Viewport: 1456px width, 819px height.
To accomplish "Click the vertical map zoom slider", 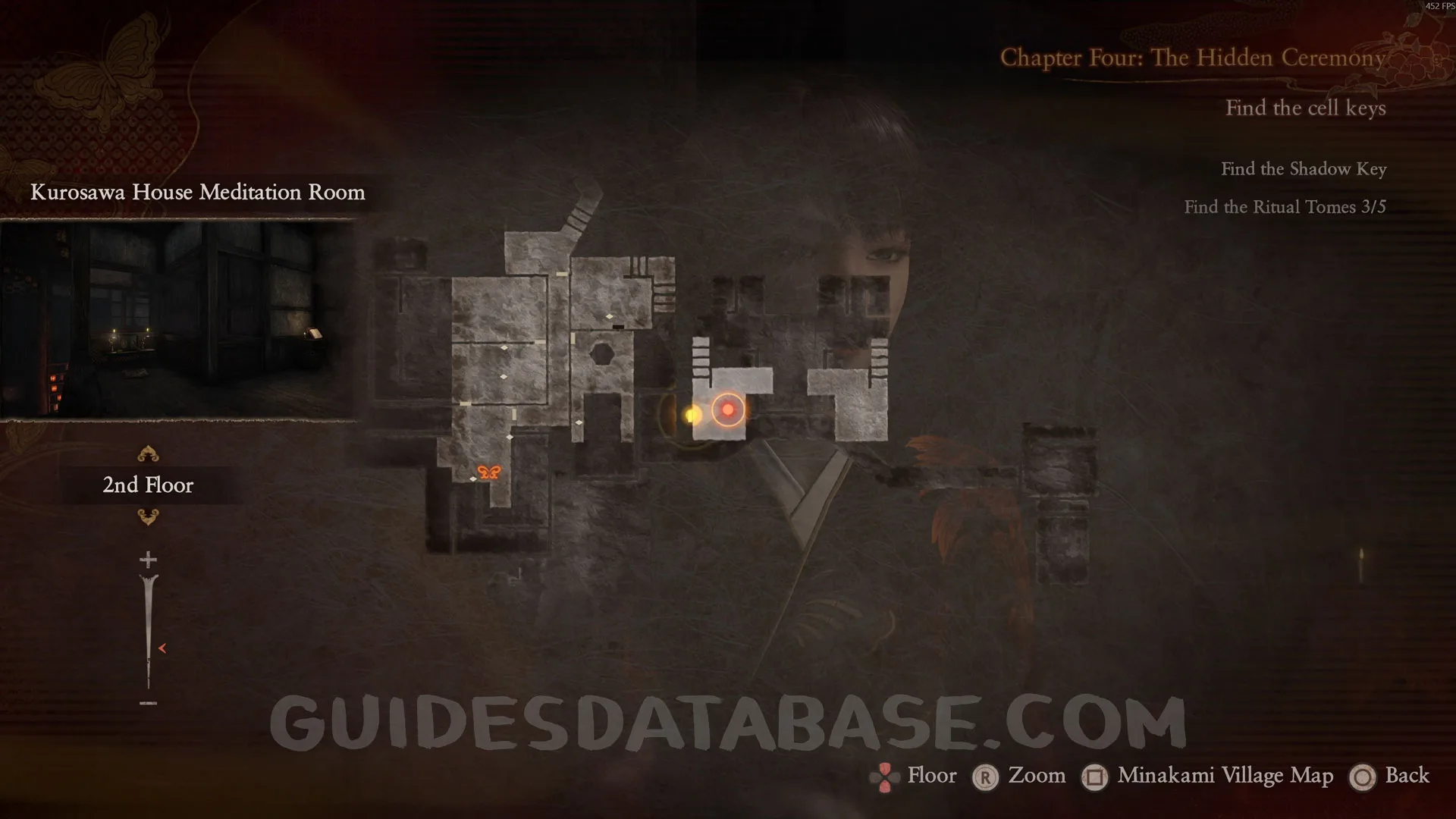I will pyautogui.click(x=149, y=629).
